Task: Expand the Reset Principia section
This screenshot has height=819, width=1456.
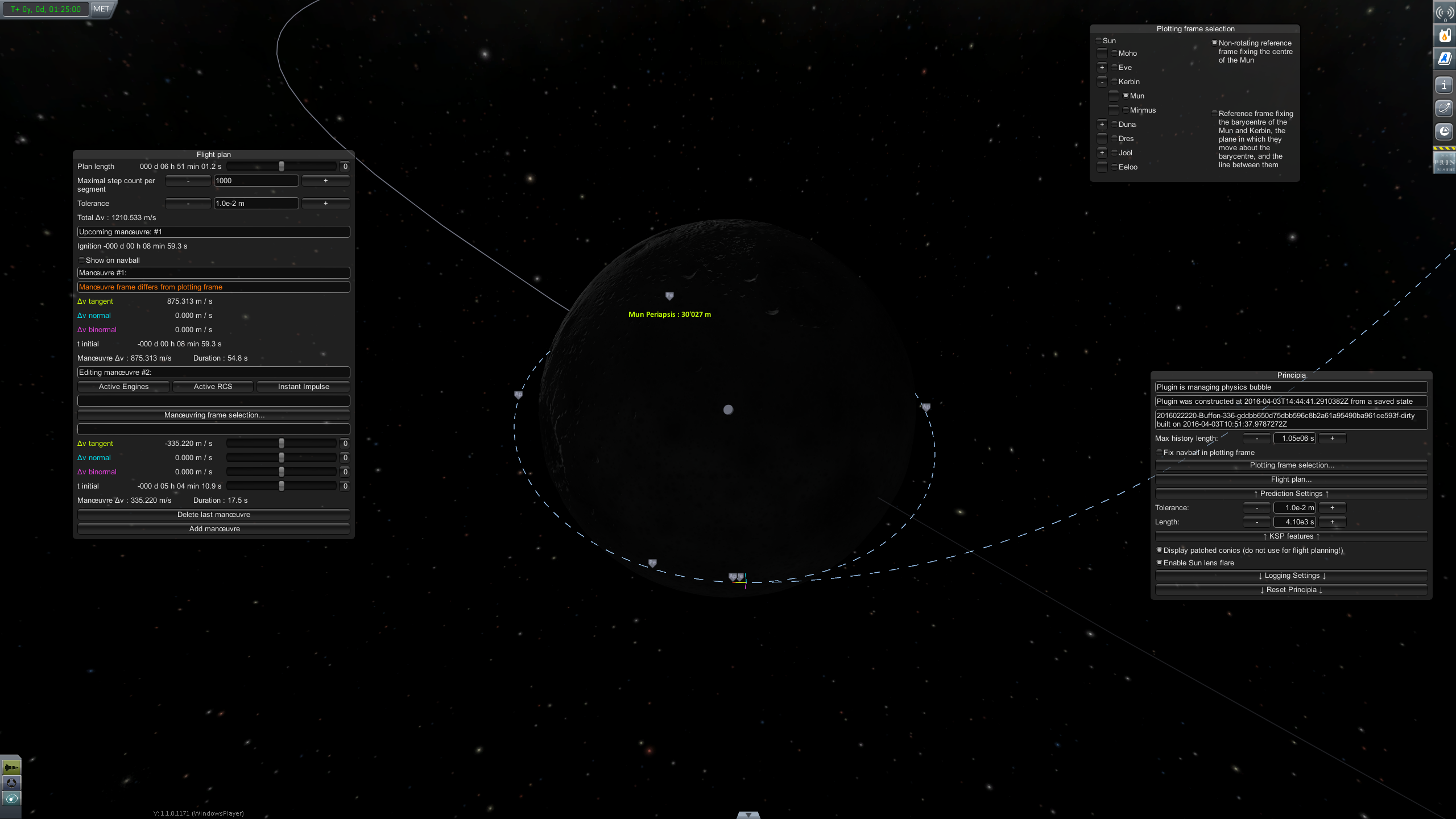Action: tap(1291, 590)
